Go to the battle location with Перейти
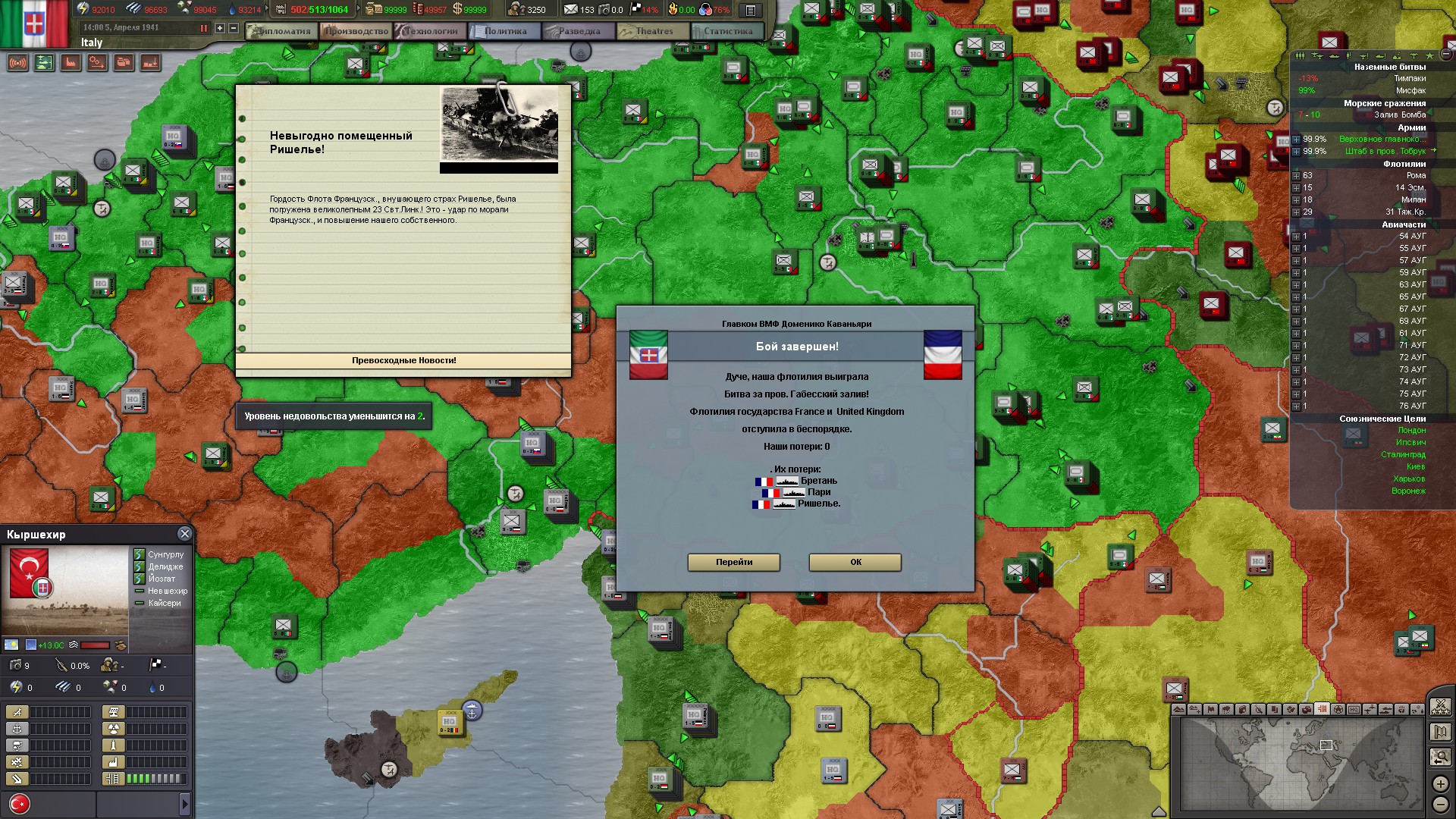Image resolution: width=1456 pixels, height=819 pixels. point(733,562)
